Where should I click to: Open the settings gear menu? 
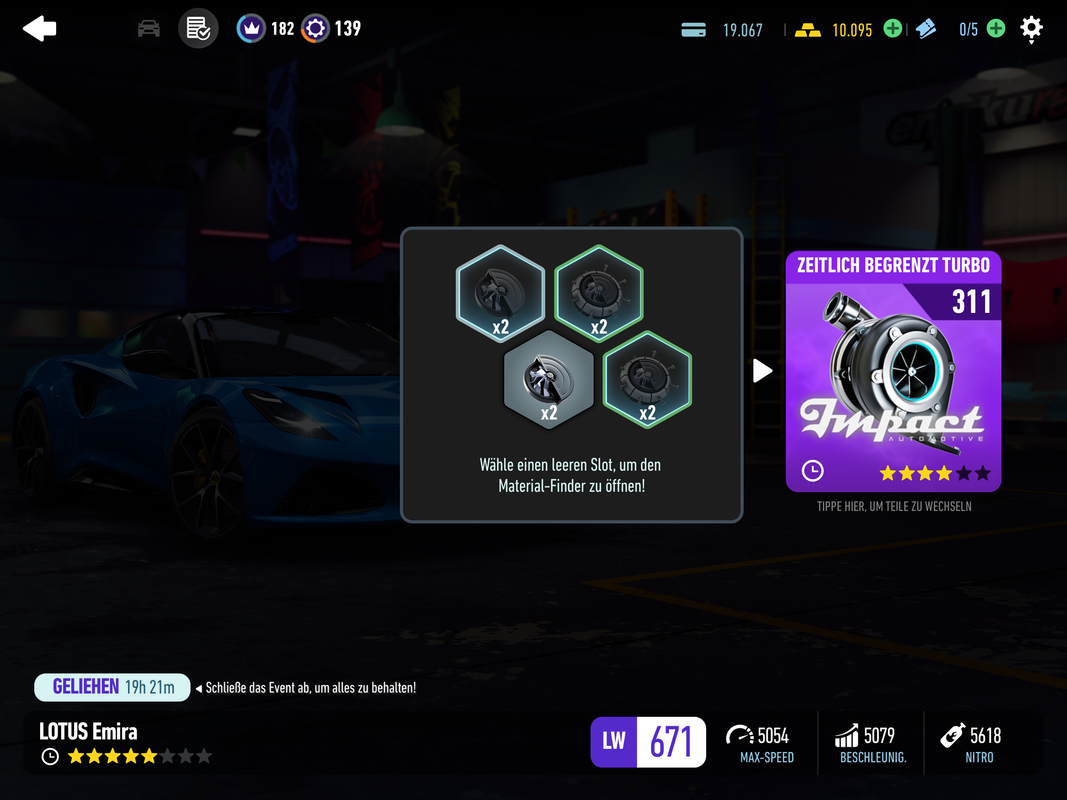[1031, 29]
